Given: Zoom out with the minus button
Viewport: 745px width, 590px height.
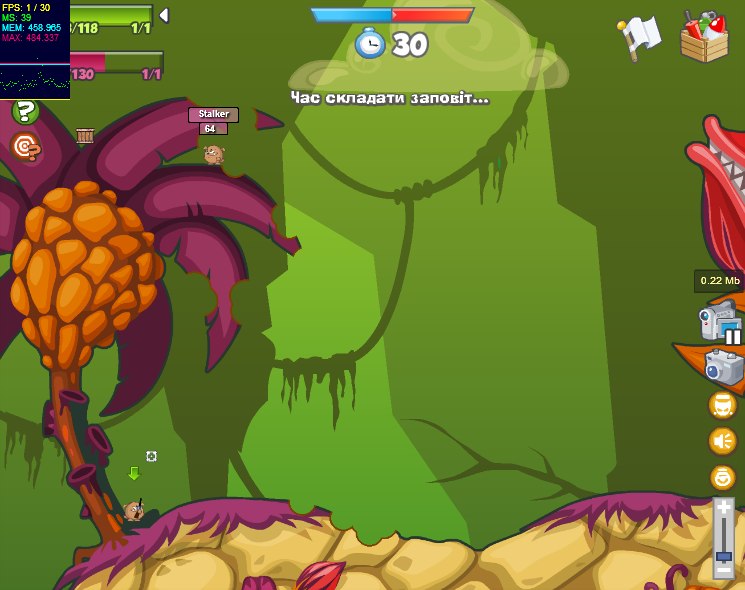Looking at the screenshot, I should pos(723,568).
